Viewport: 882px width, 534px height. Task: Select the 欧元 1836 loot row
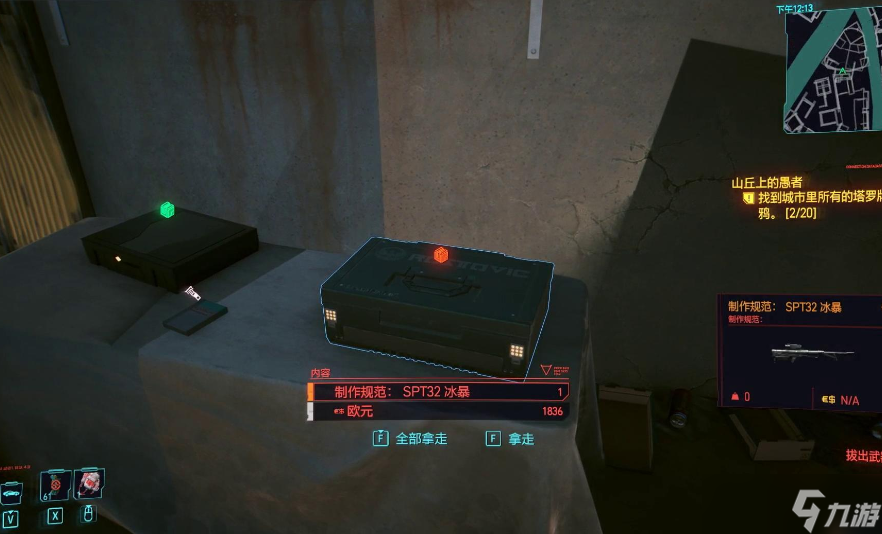[x=438, y=411]
